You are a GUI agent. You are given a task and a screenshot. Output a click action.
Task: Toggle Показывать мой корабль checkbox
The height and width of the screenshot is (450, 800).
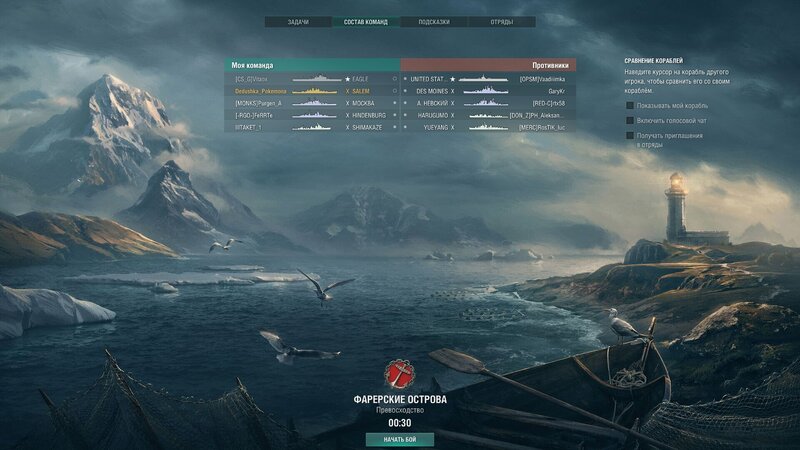630,104
